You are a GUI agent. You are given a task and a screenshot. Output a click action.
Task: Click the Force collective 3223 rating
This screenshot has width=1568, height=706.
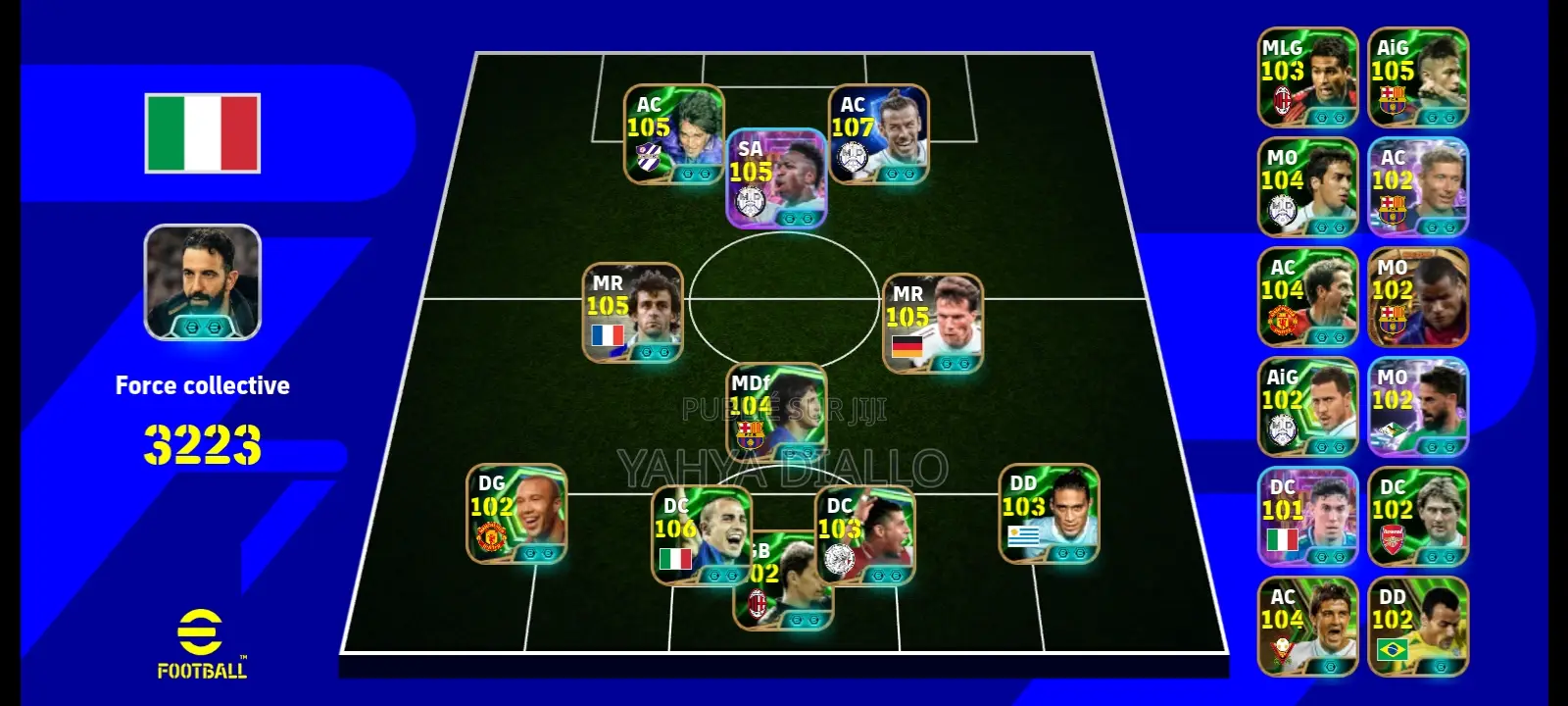(203, 441)
